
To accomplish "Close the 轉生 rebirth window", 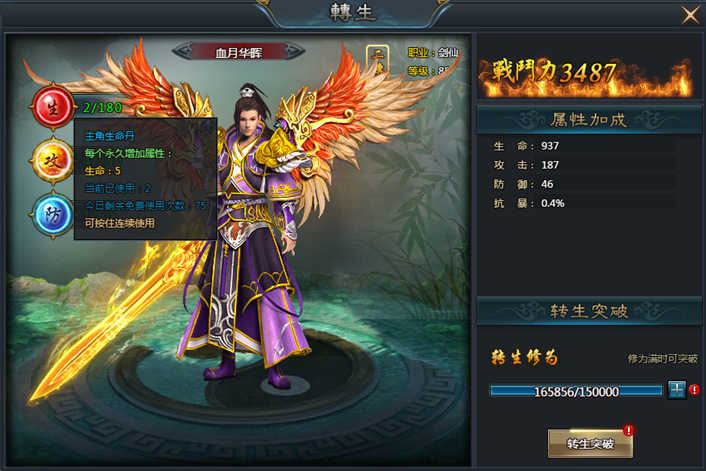I will click(x=690, y=14).
